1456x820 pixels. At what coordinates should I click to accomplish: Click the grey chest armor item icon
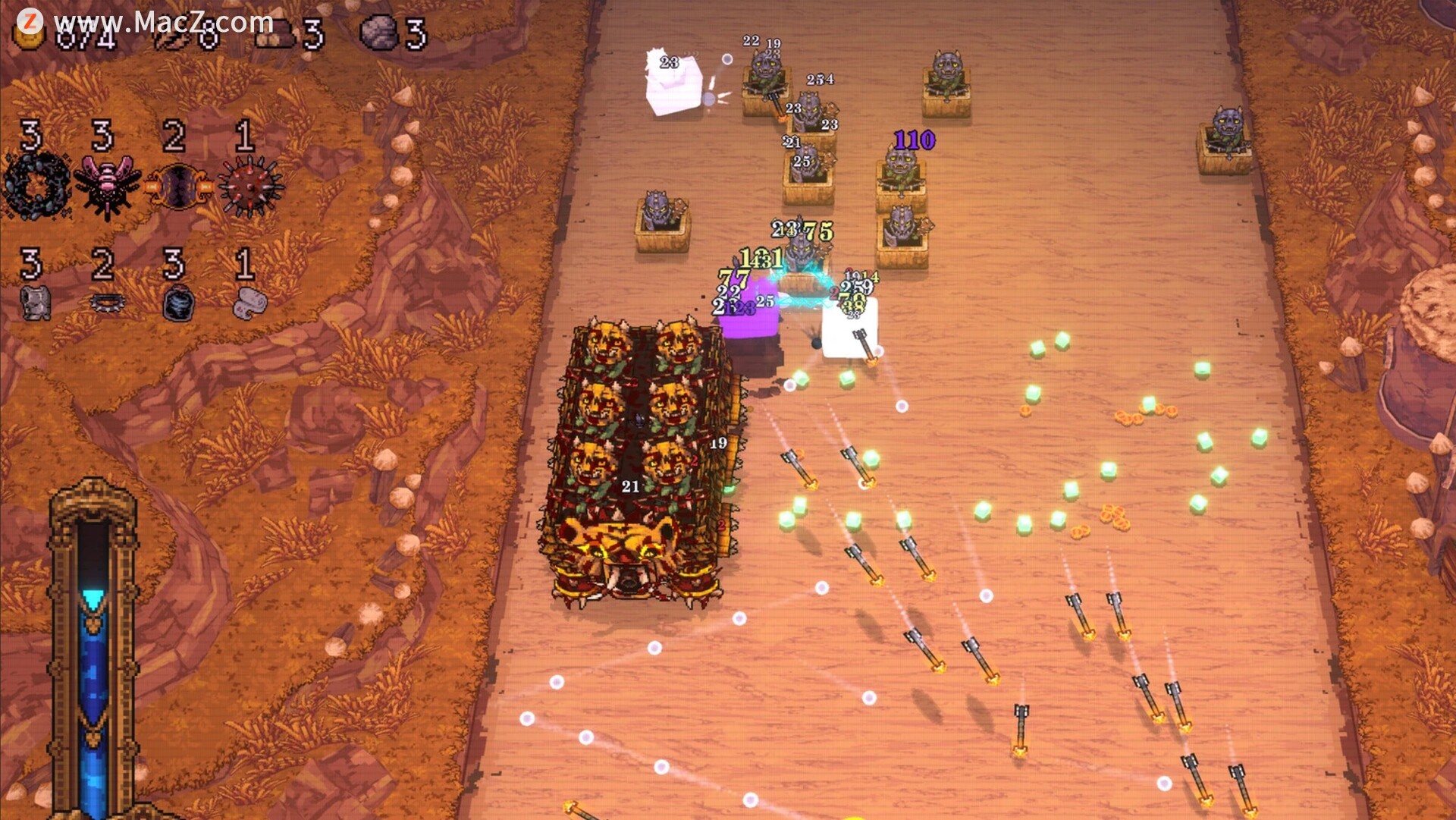[35, 303]
